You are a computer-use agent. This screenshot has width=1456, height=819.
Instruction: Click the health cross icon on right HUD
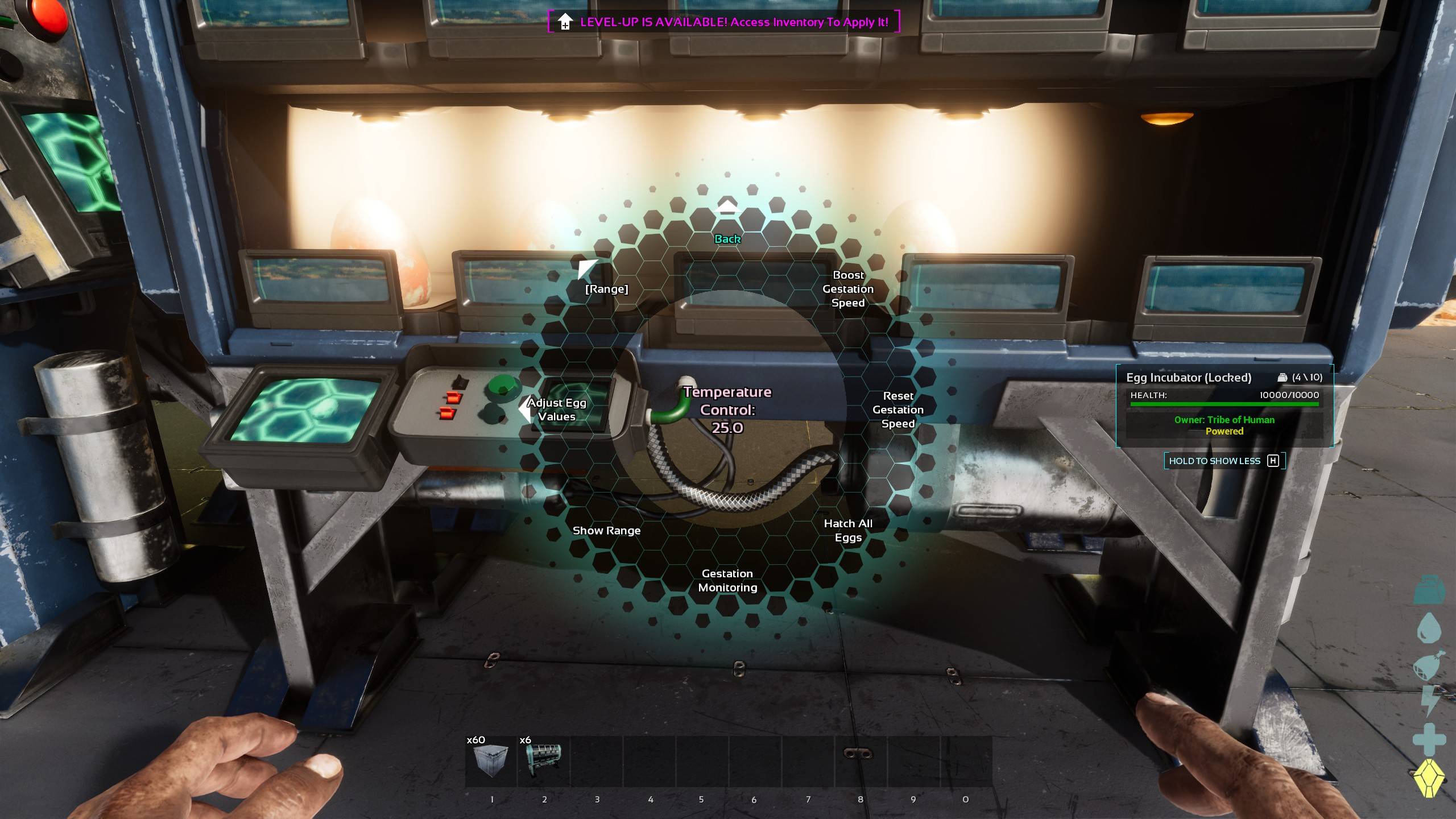pos(1428,739)
